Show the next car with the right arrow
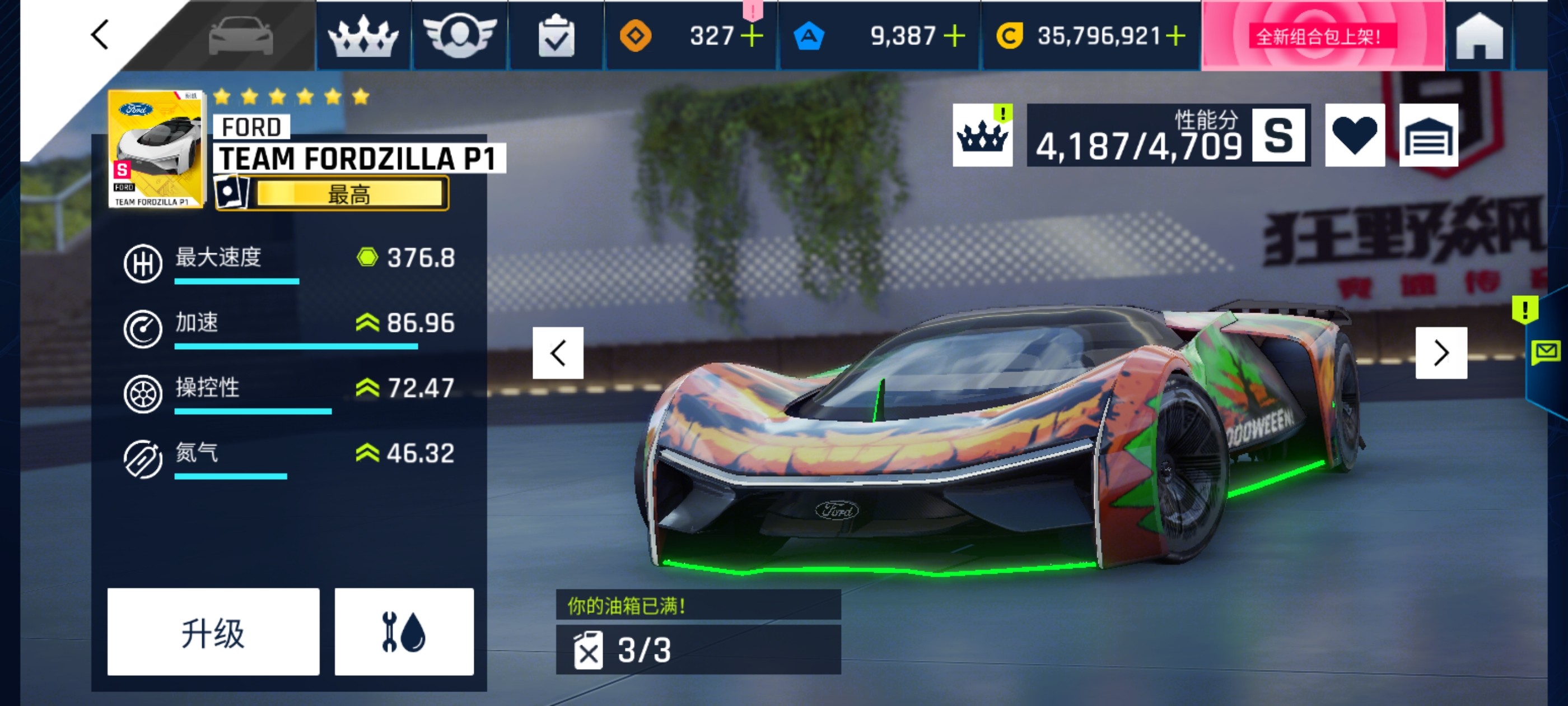 click(x=1440, y=352)
